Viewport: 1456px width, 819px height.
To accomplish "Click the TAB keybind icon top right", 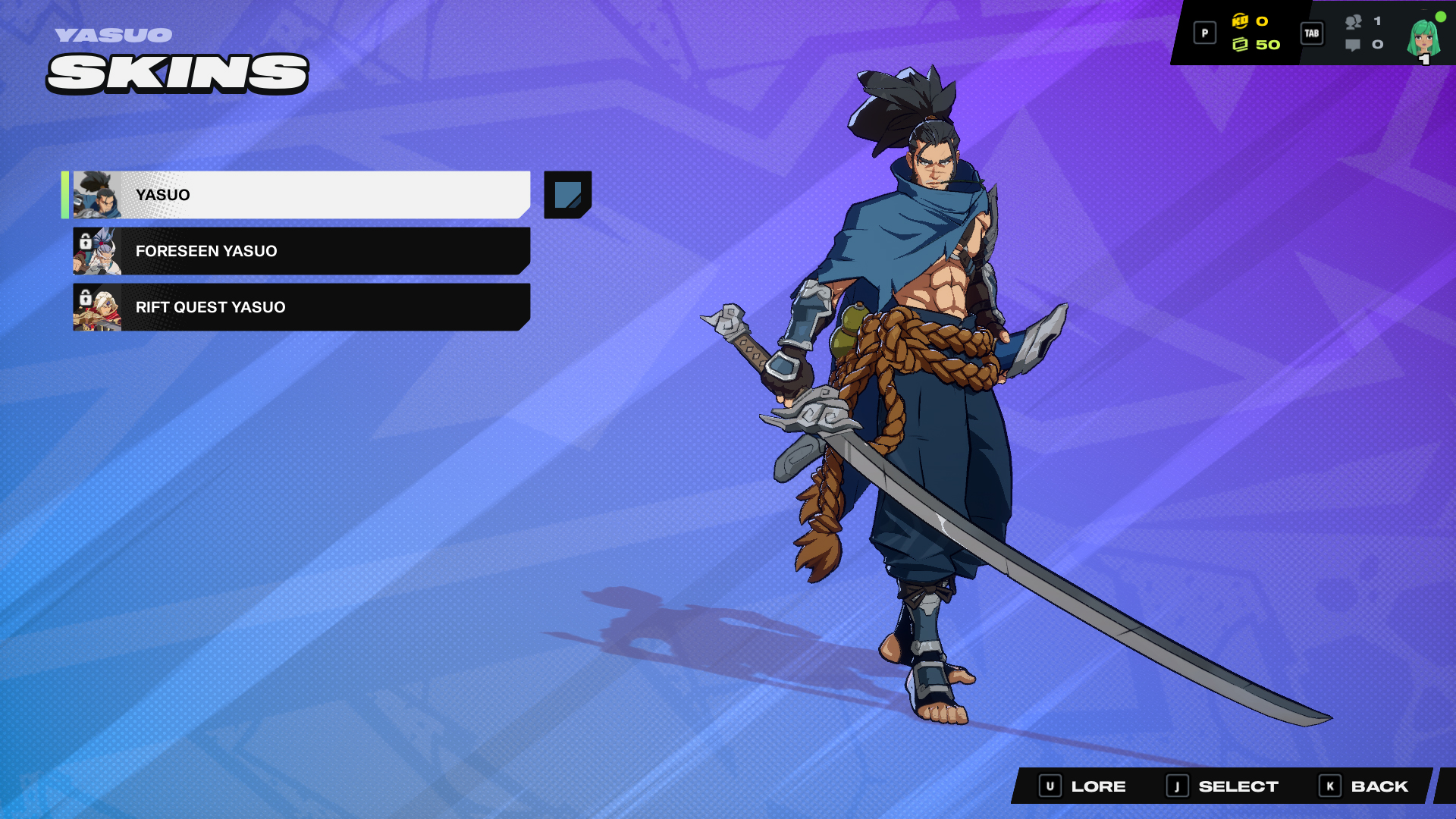I will coord(1312,34).
